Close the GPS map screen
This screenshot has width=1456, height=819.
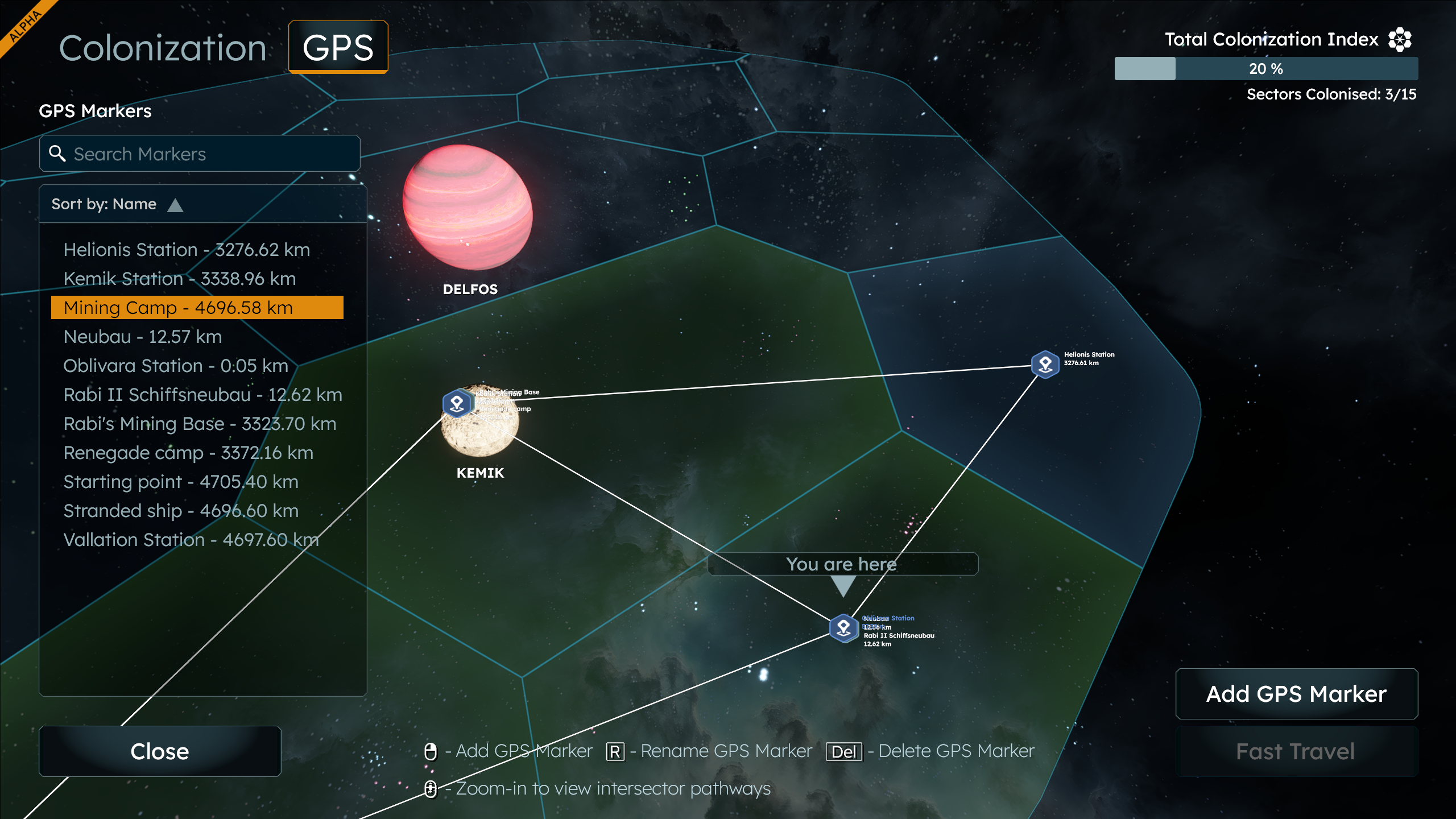click(160, 751)
